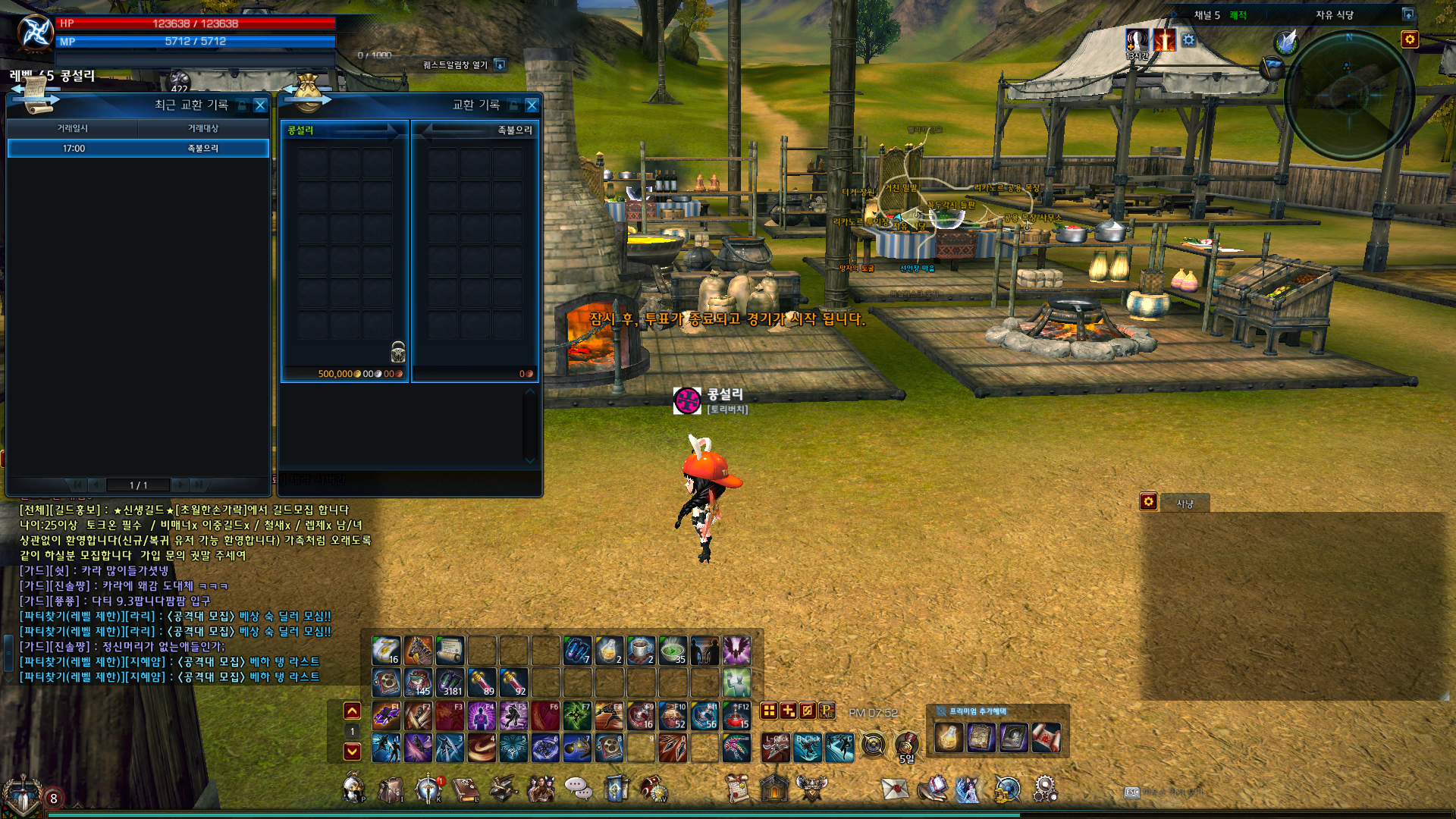Image resolution: width=1456 pixels, height=819 pixels.
Task: Use the green soup bowl item with 35 stacks
Action: (x=673, y=651)
